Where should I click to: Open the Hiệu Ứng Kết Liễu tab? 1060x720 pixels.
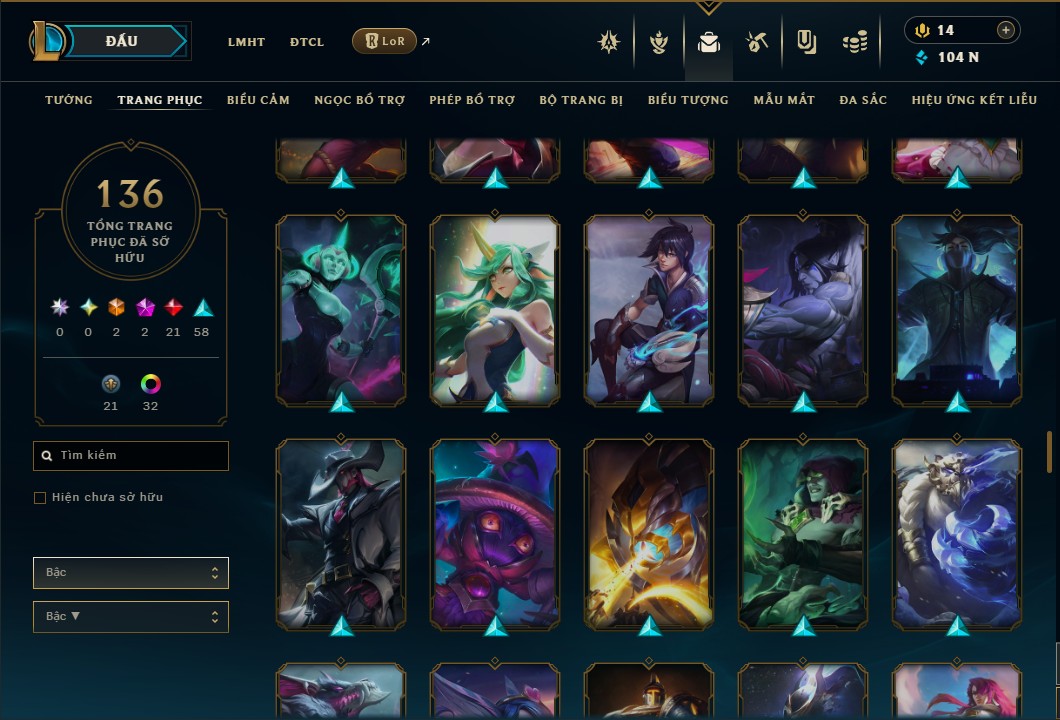[x=974, y=100]
